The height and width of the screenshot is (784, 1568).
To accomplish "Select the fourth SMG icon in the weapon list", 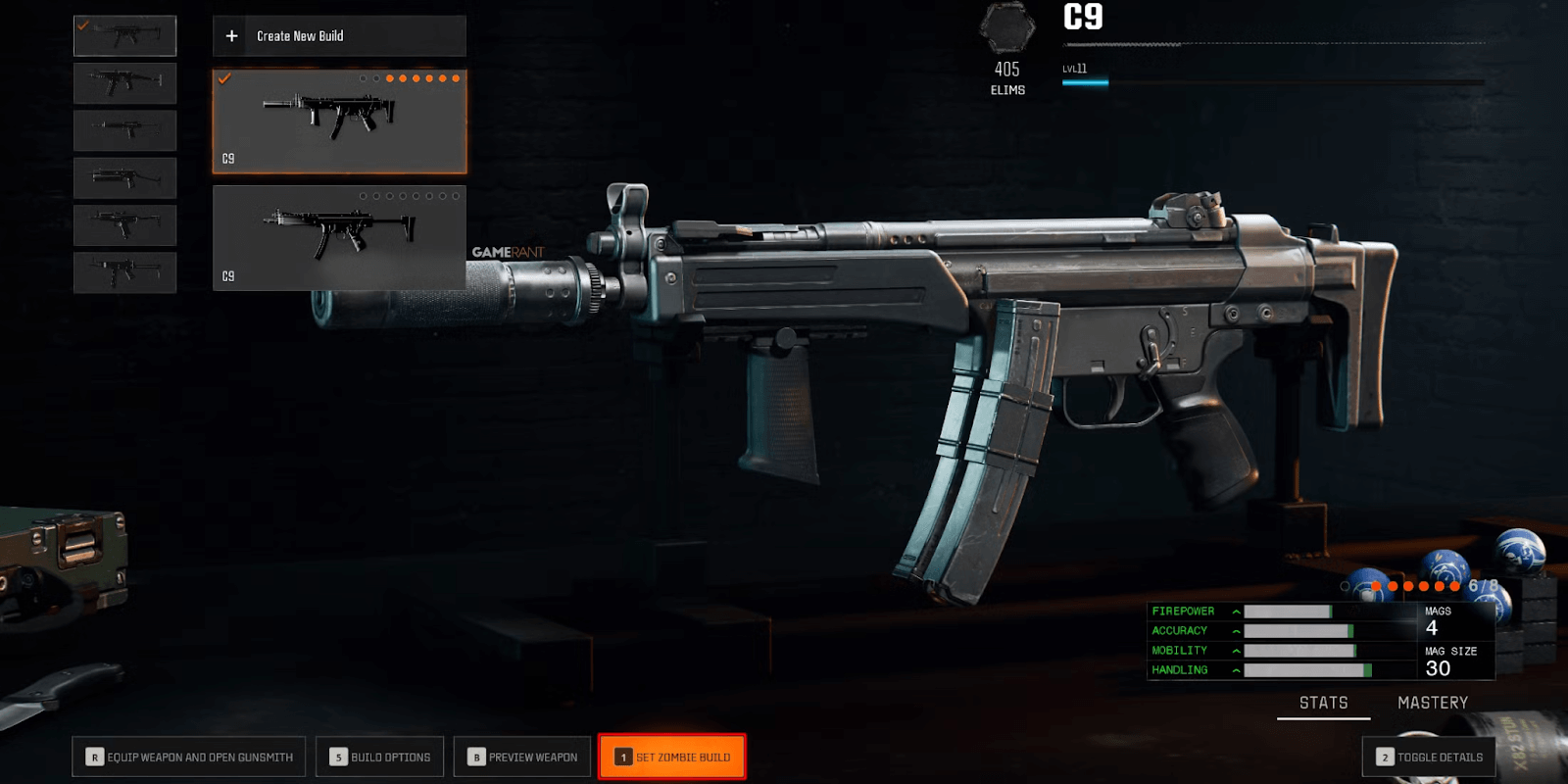I will 124,178.
